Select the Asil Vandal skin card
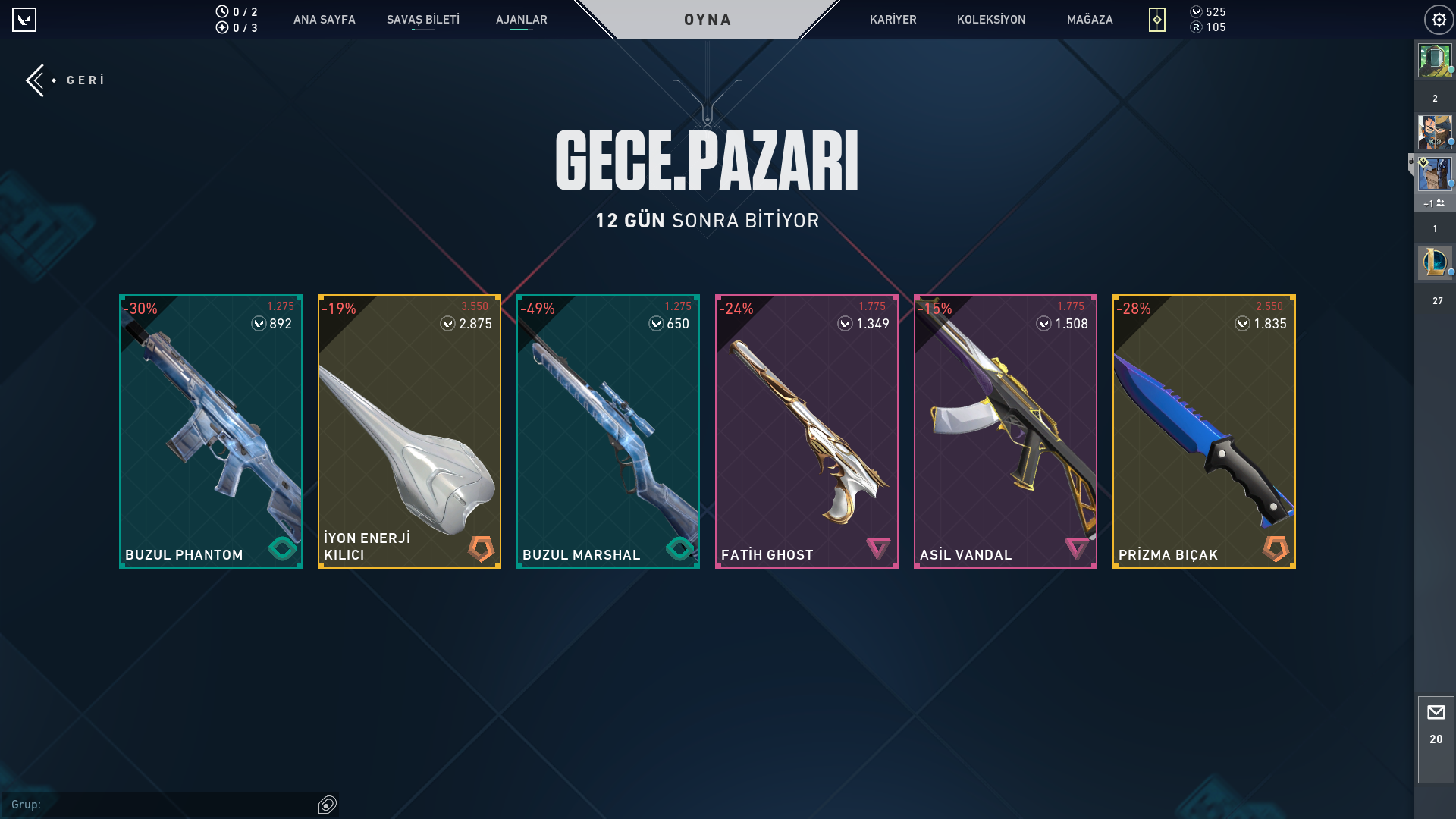Image resolution: width=1456 pixels, height=819 pixels. pyautogui.click(x=1006, y=431)
